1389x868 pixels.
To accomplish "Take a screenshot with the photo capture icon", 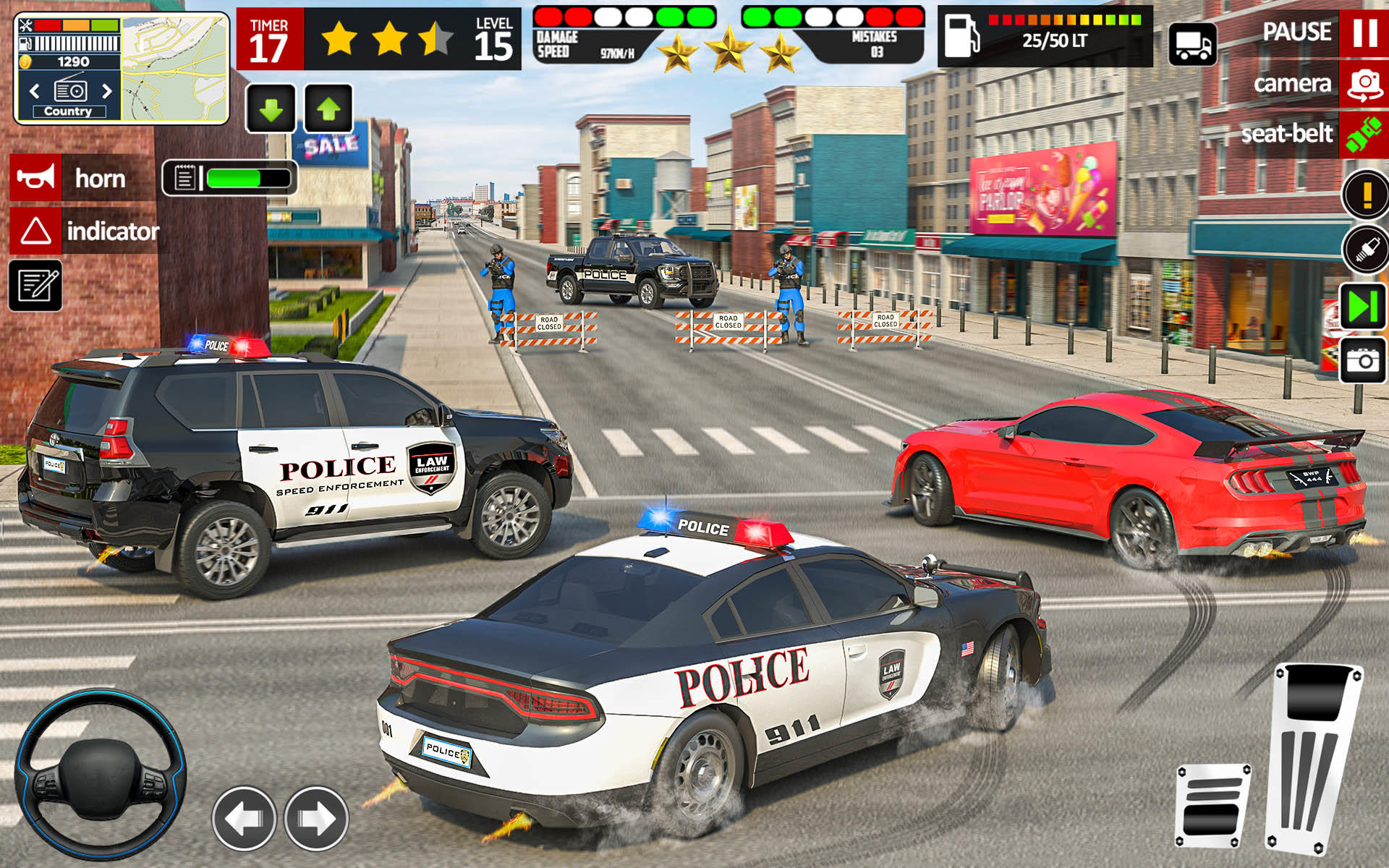I will (1363, 356).
